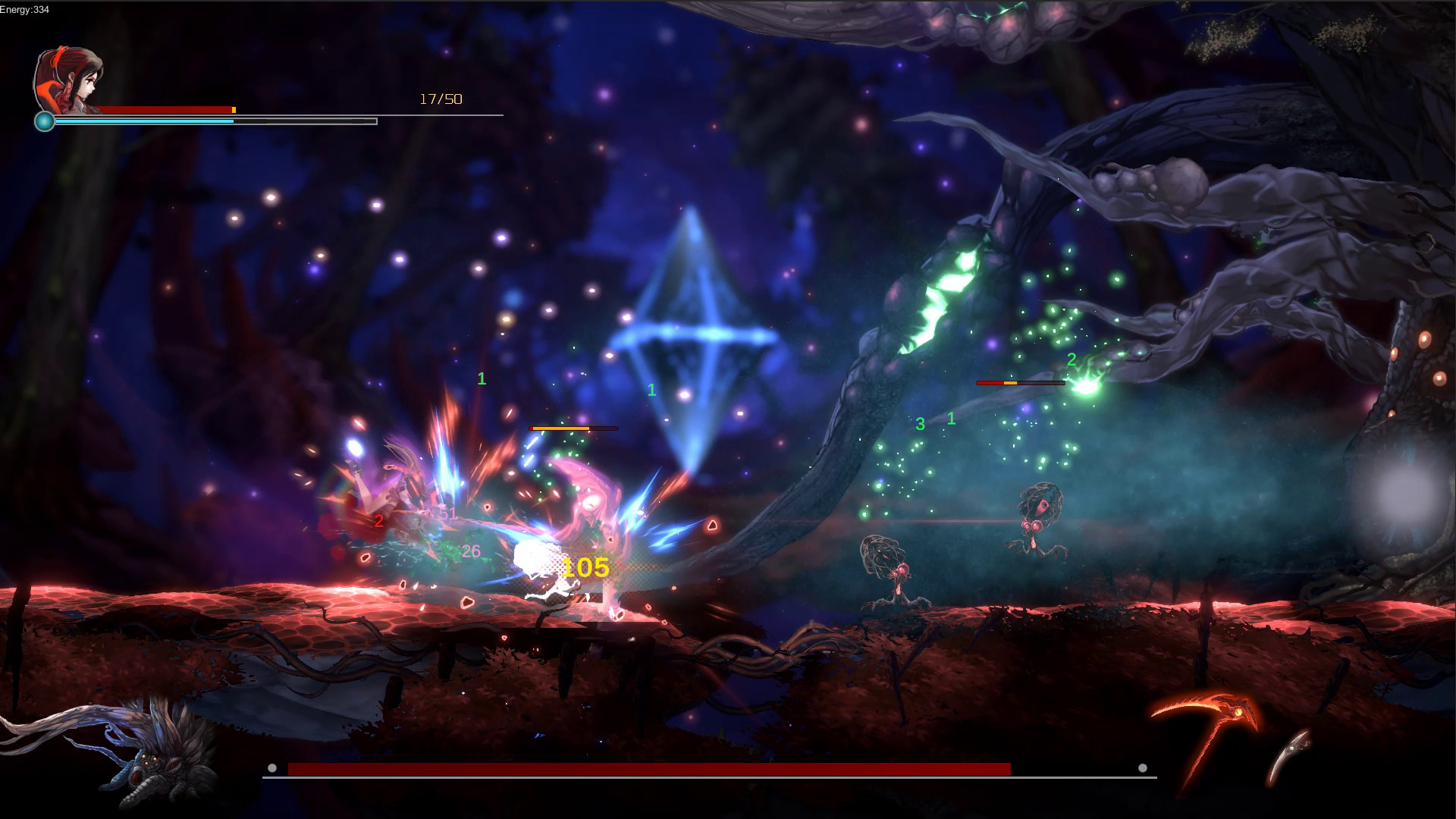The image size is (1456, 819).
Task: Click the Energy:334 counter text
Action: (x=23, y=10)
